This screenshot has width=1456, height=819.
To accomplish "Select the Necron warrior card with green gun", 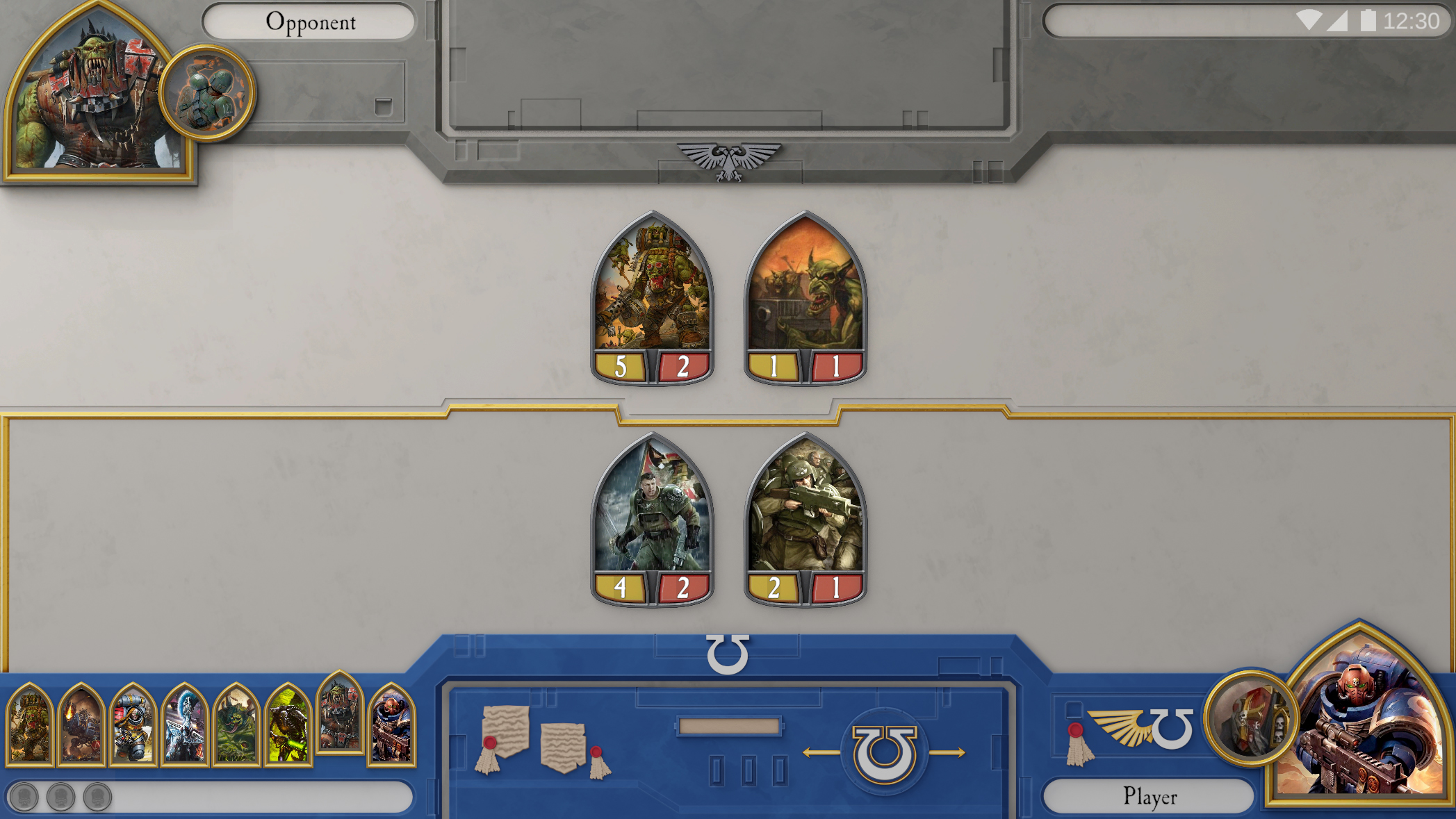I will (x=287, y=725).
